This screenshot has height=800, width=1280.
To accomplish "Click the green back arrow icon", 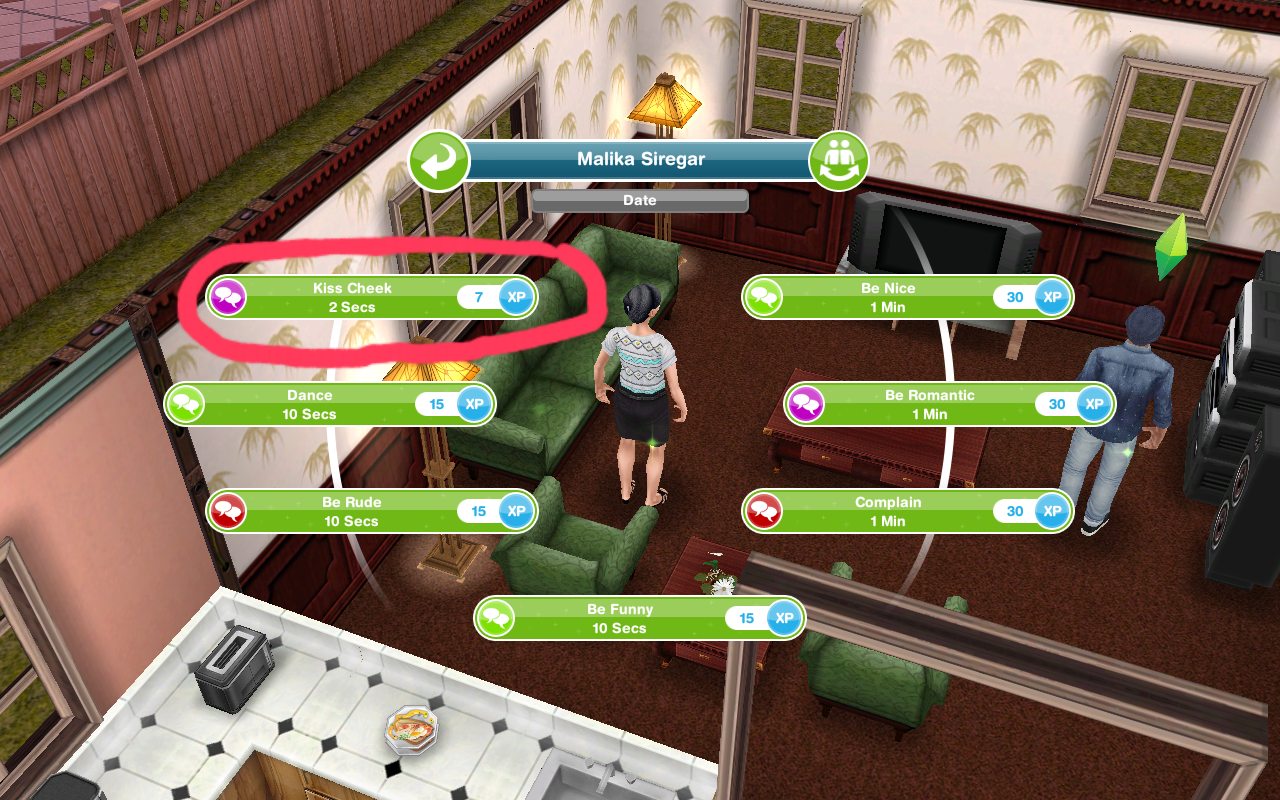I will point(437,160).
